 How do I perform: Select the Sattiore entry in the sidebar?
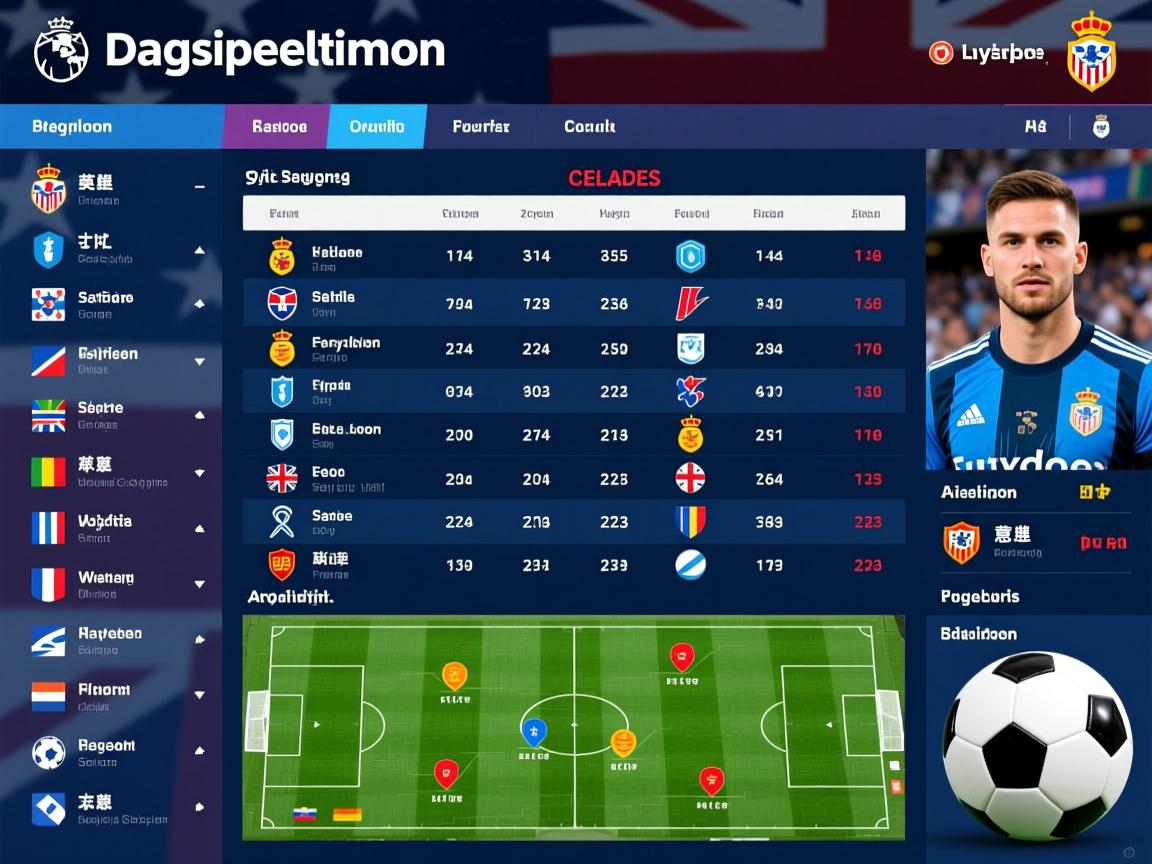click(105, 304)
